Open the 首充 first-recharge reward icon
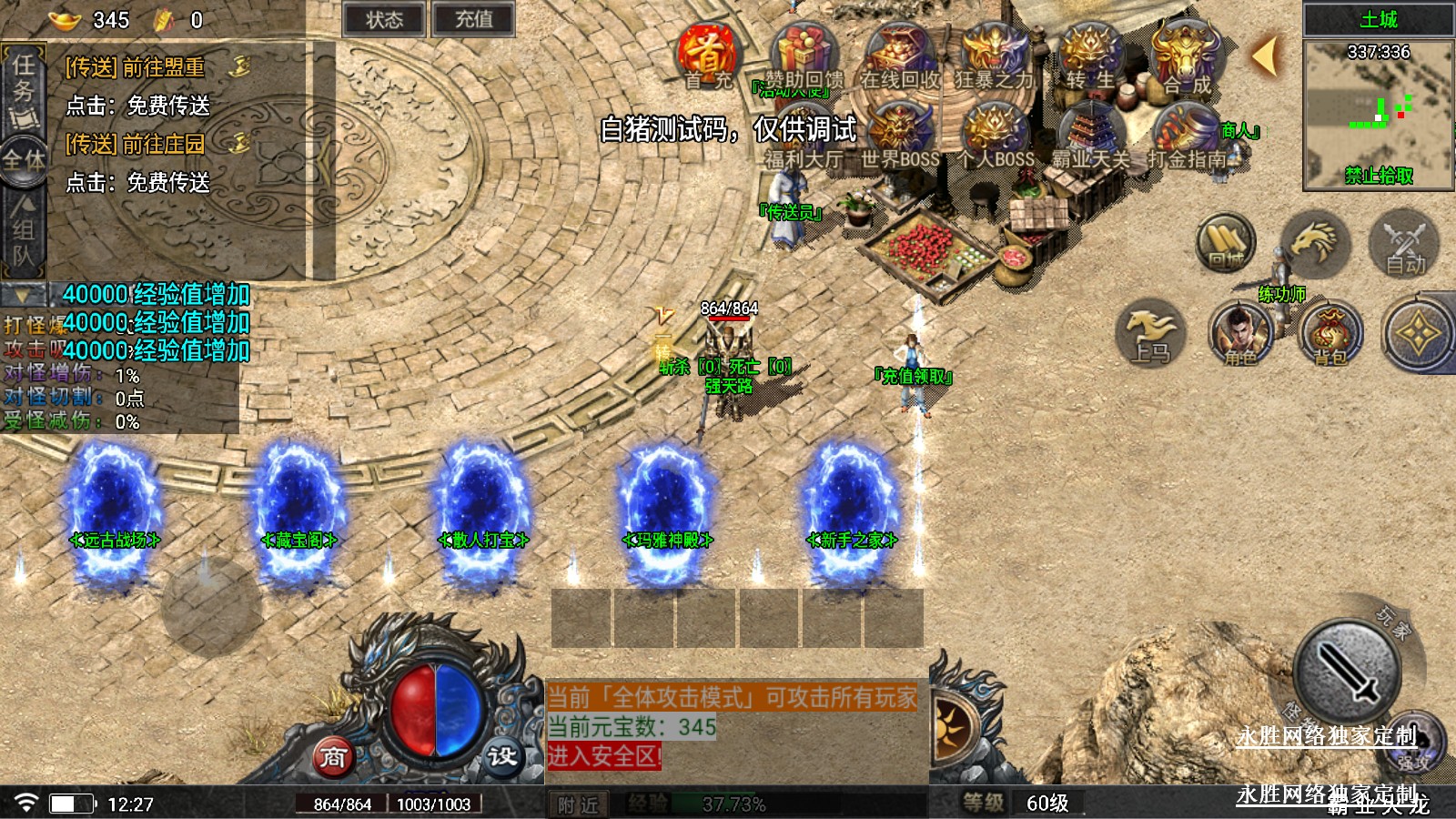 point(707,56)
